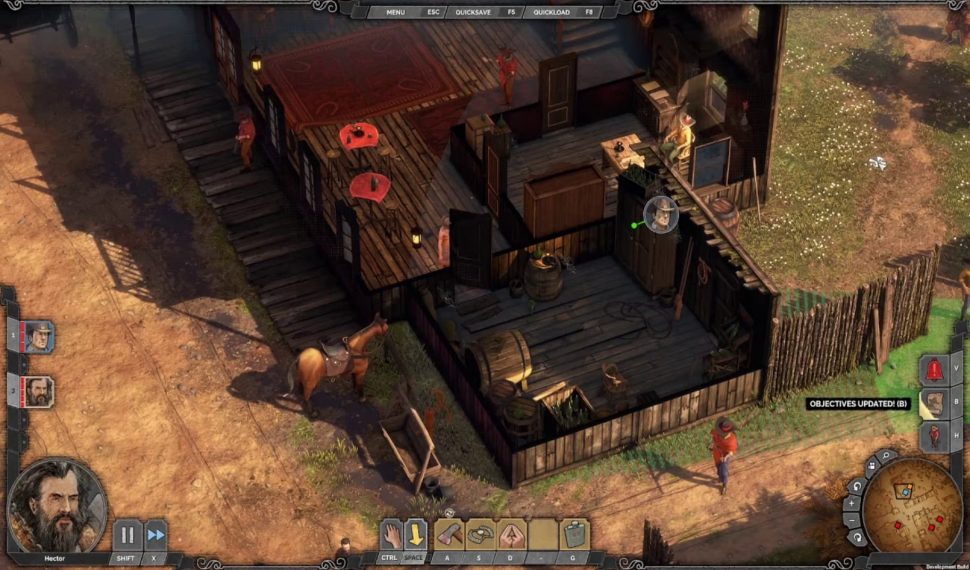Use the hip flask item
Viewport: 970px width, 570px height.
tap(575, 534)
